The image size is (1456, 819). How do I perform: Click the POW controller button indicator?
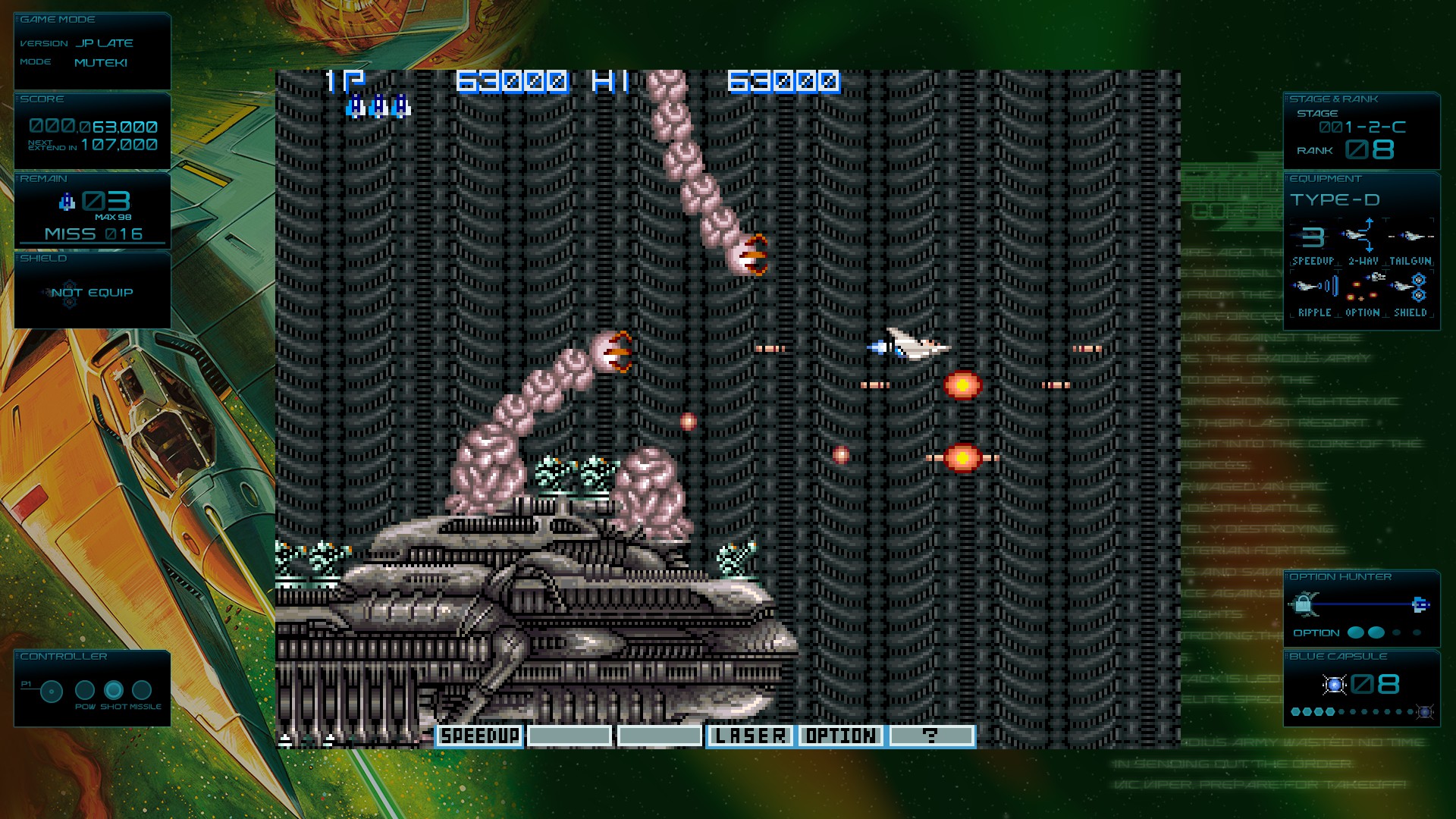(x=85, y=690)
